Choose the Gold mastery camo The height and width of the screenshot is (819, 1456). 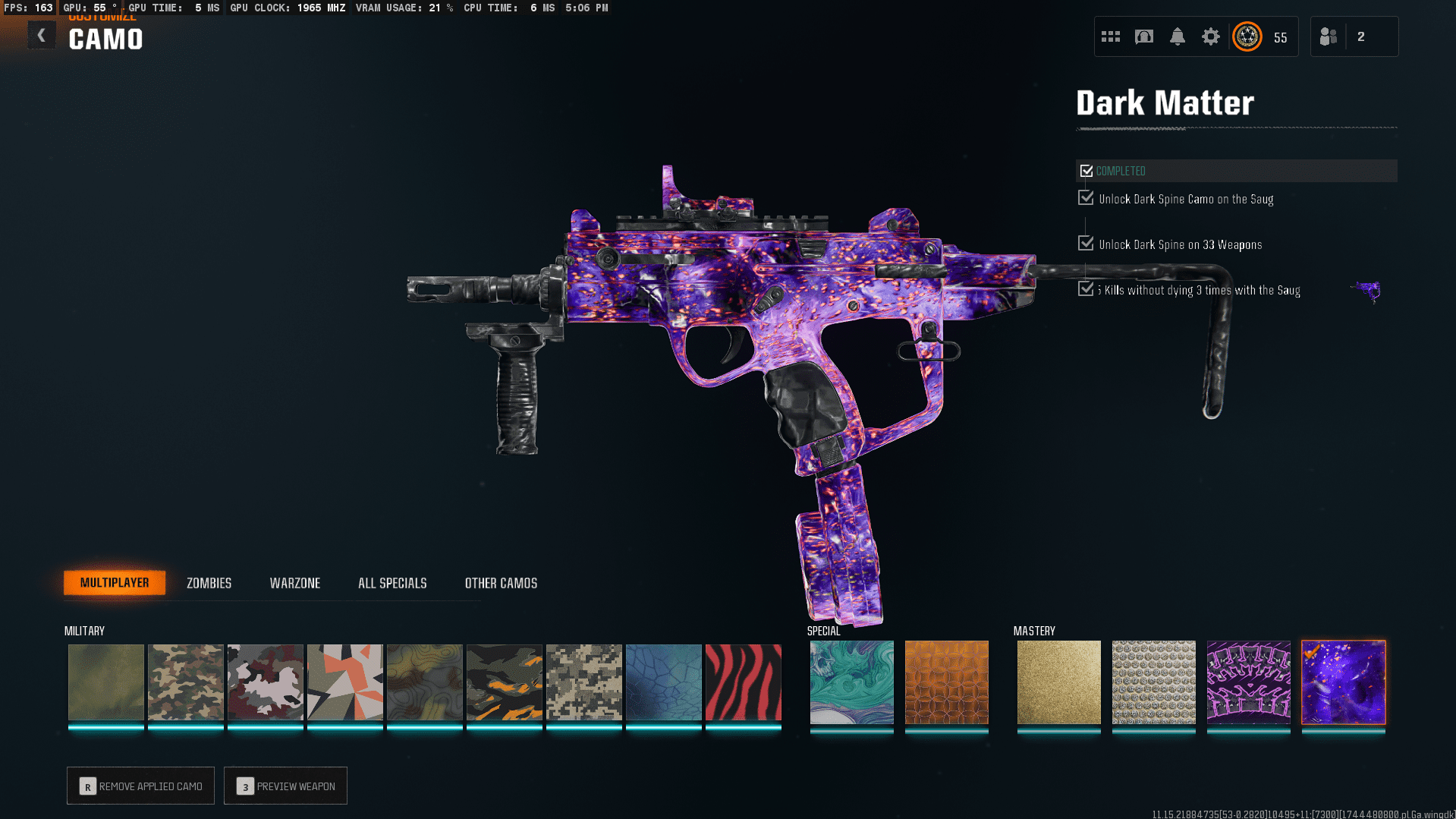[1058, 682]
